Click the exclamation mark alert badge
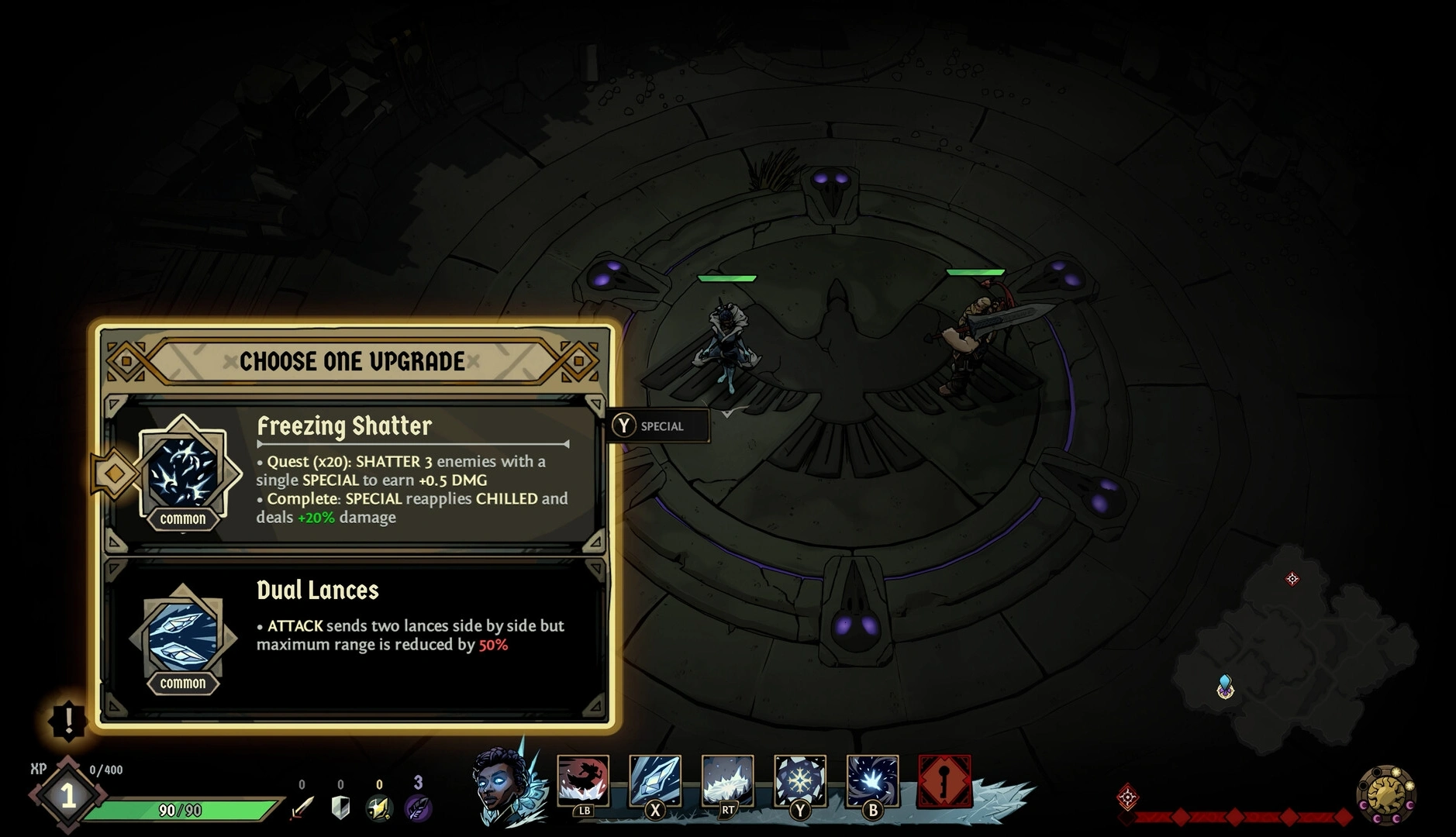This screenshot has height=837, width=1456. click(x=68, y=720)
